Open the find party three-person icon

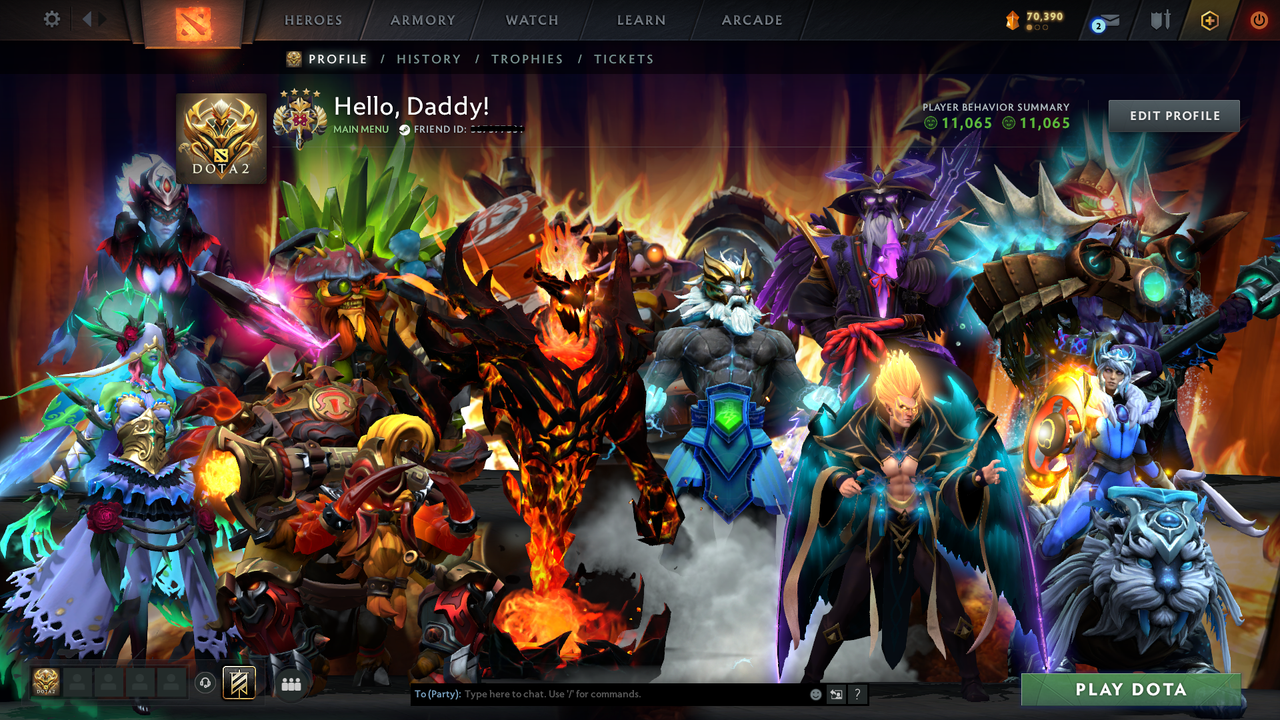click(x=291, y=683)
